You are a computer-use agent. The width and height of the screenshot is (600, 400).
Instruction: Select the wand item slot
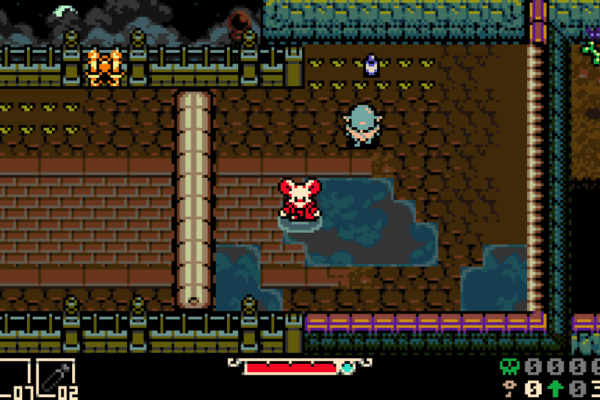(57, 380)
